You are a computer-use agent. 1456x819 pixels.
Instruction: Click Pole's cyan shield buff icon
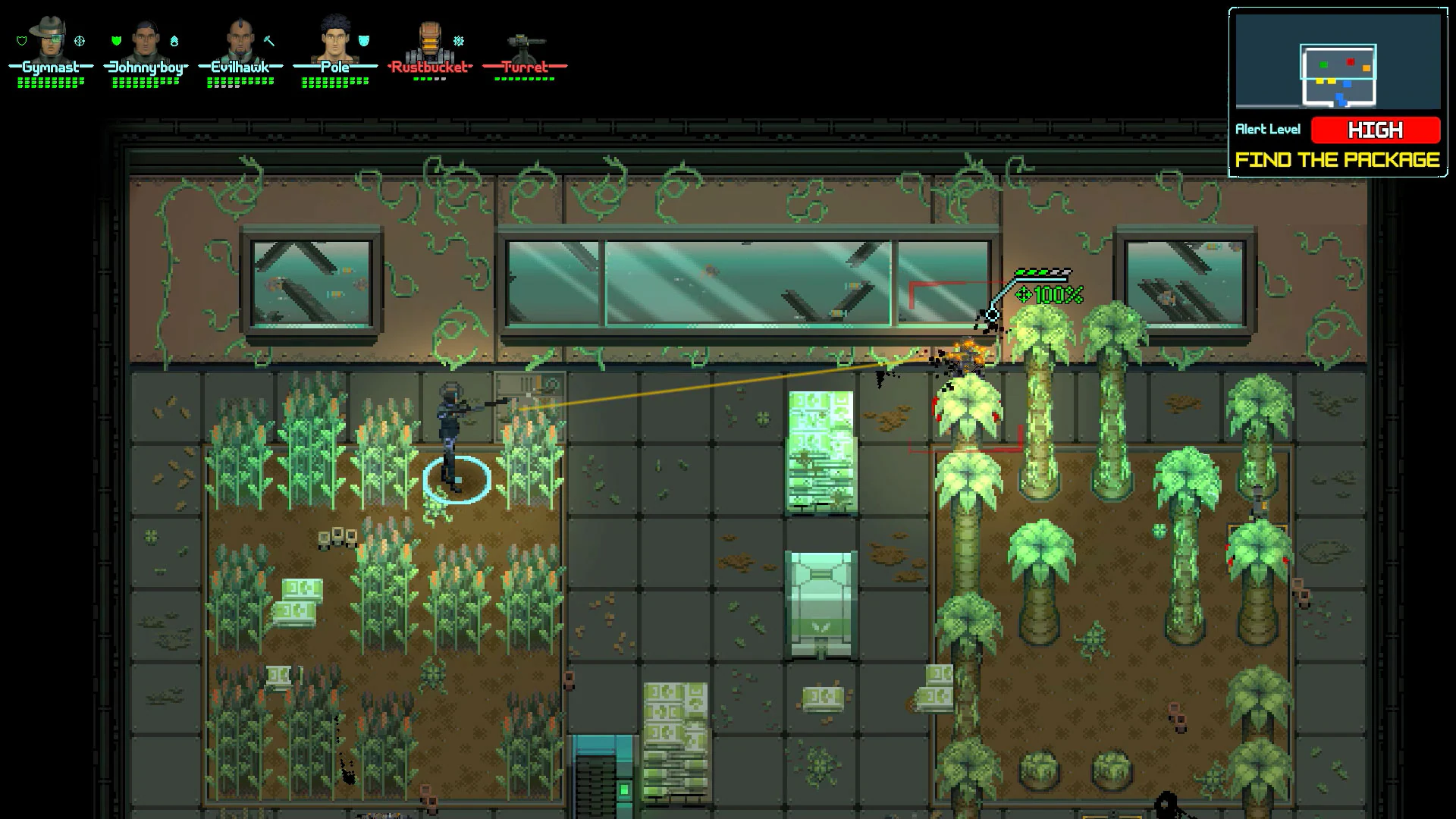click(363, 42)
